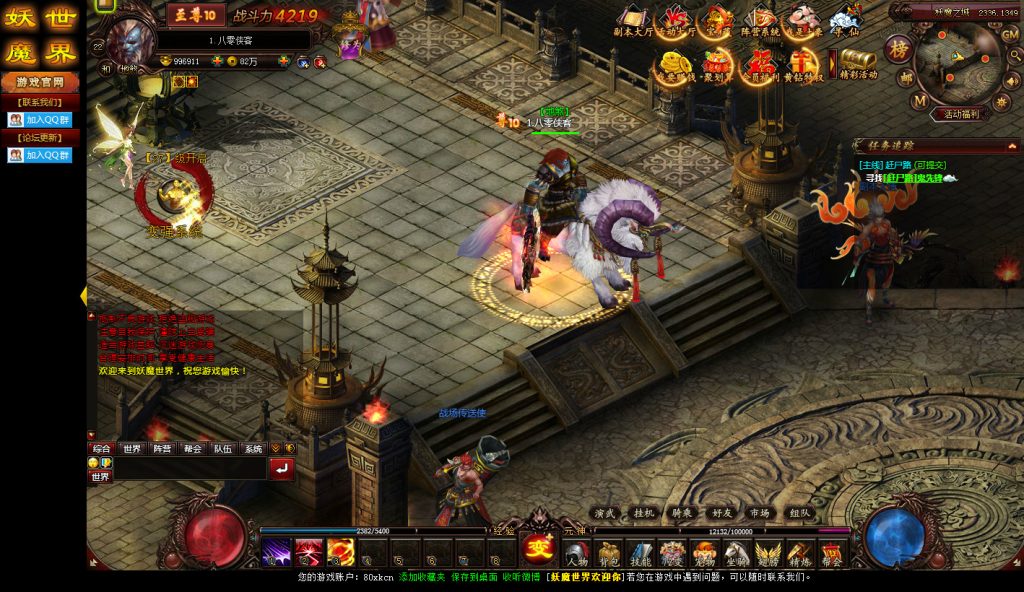
Task: Toggle 挂机 auto-battle button
Action: (643, 513)
